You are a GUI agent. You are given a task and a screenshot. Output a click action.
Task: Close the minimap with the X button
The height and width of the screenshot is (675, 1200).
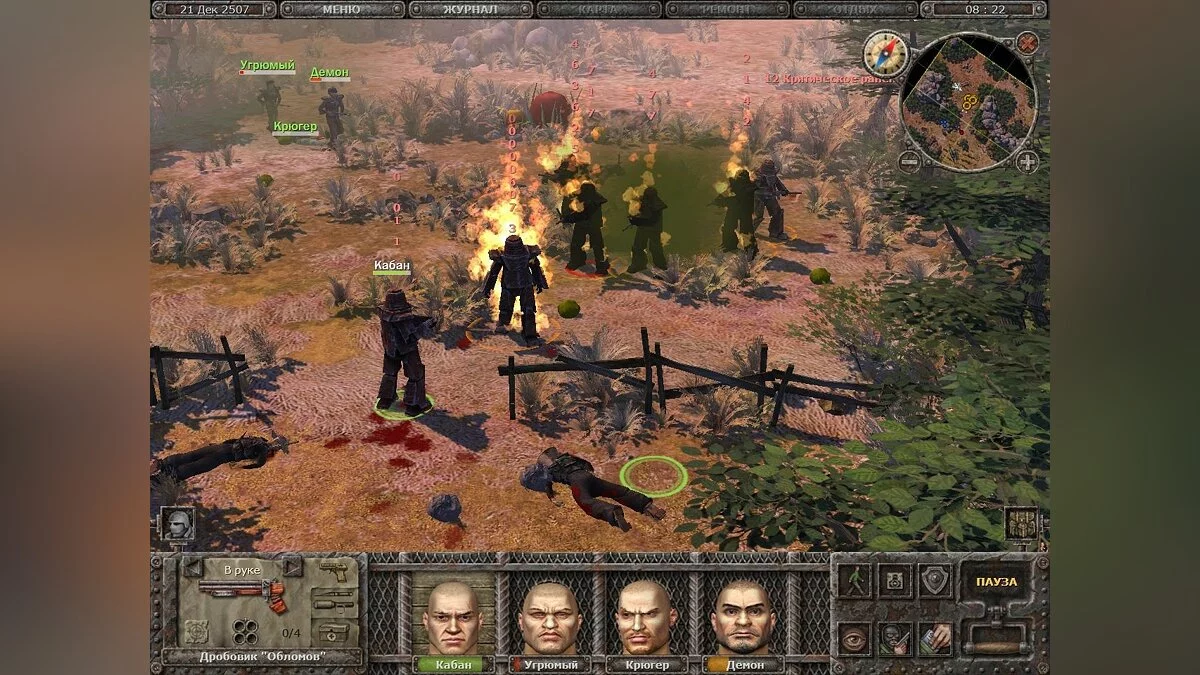click(x=1027, y=42)
